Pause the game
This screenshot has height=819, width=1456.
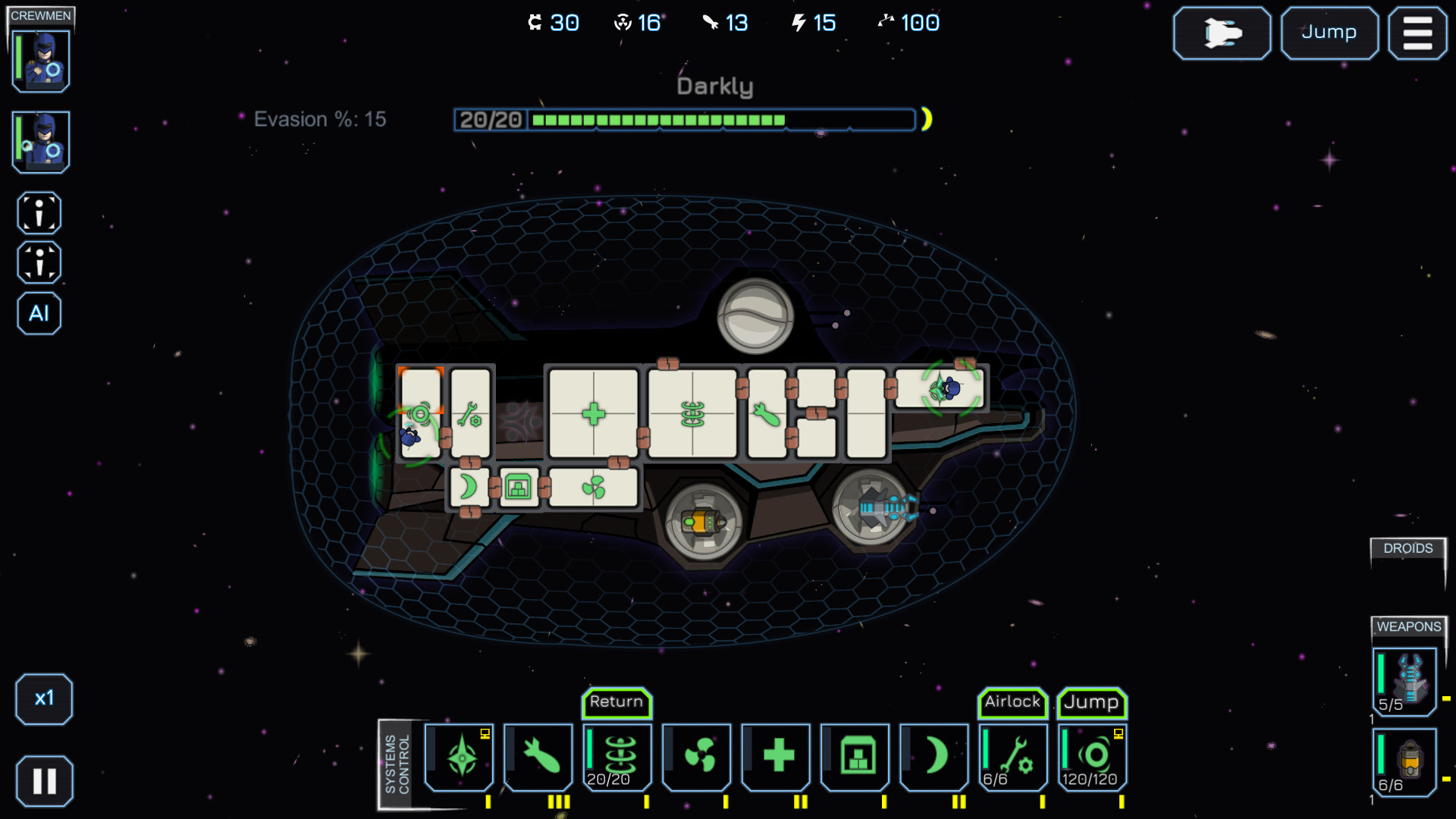pos(44,780)
